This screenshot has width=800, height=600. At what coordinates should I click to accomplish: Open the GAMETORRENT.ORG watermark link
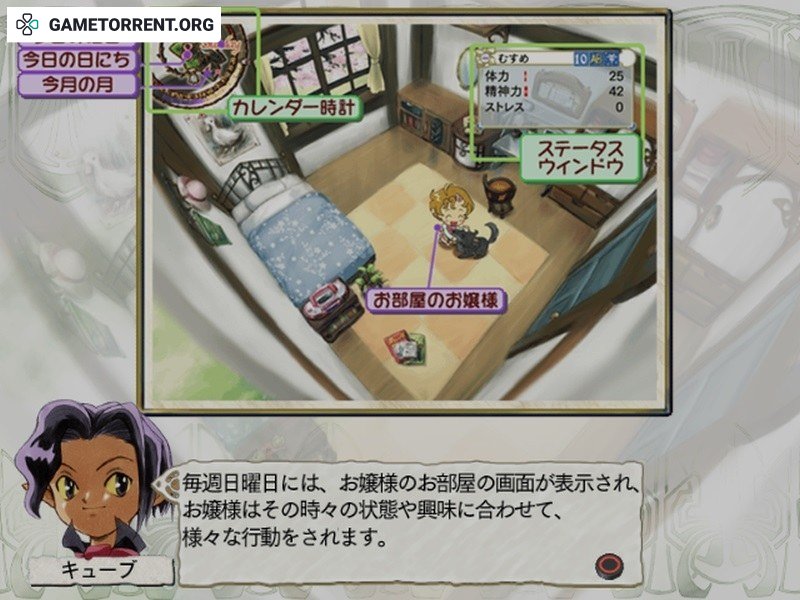[113, 24]
